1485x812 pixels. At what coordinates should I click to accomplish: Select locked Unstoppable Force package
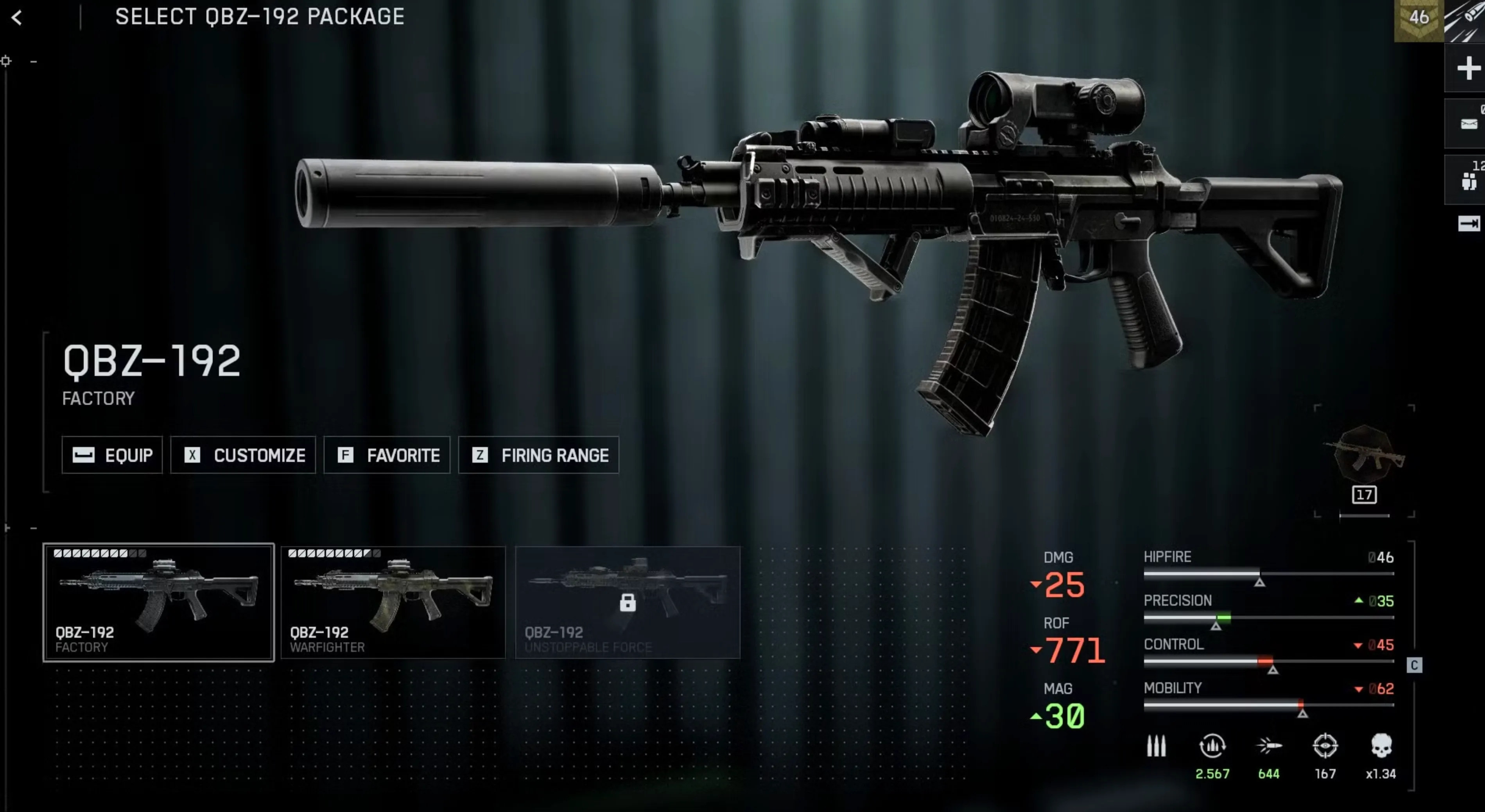(x=627, y=602)
